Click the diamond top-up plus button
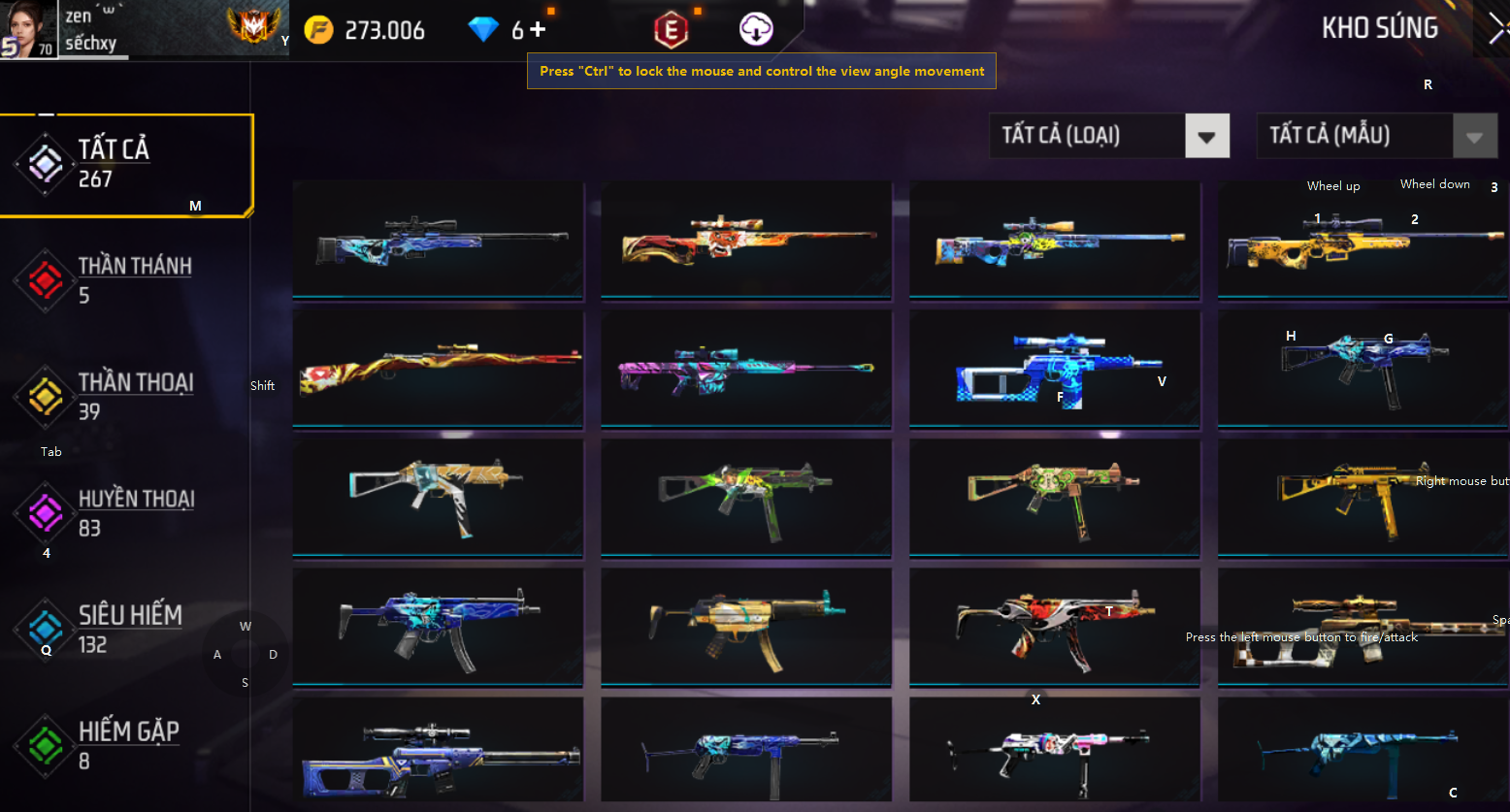This screenshot has height=812, width=1510. 538,30
